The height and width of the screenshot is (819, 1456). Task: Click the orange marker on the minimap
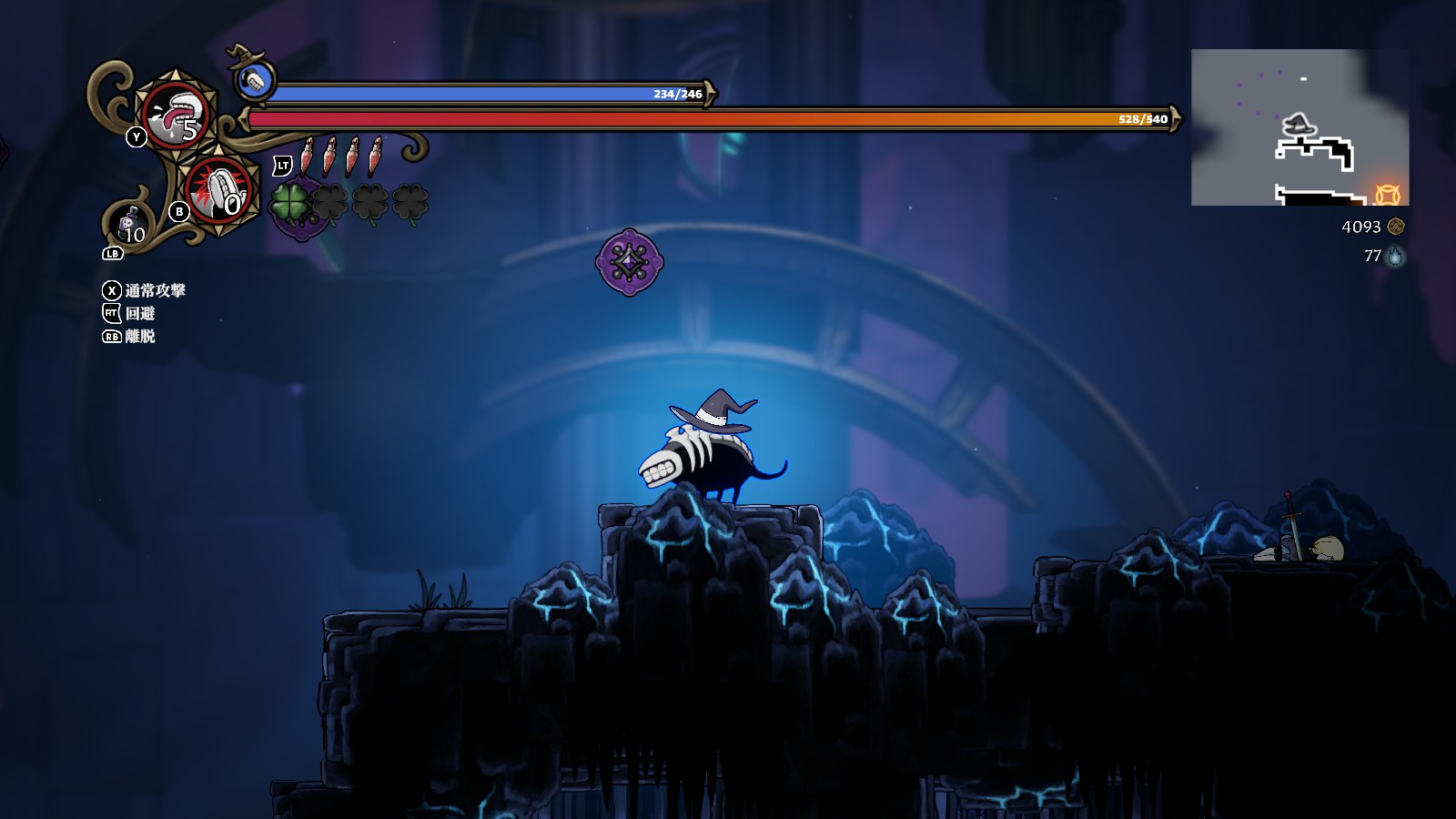click(x=1387, y=194)
